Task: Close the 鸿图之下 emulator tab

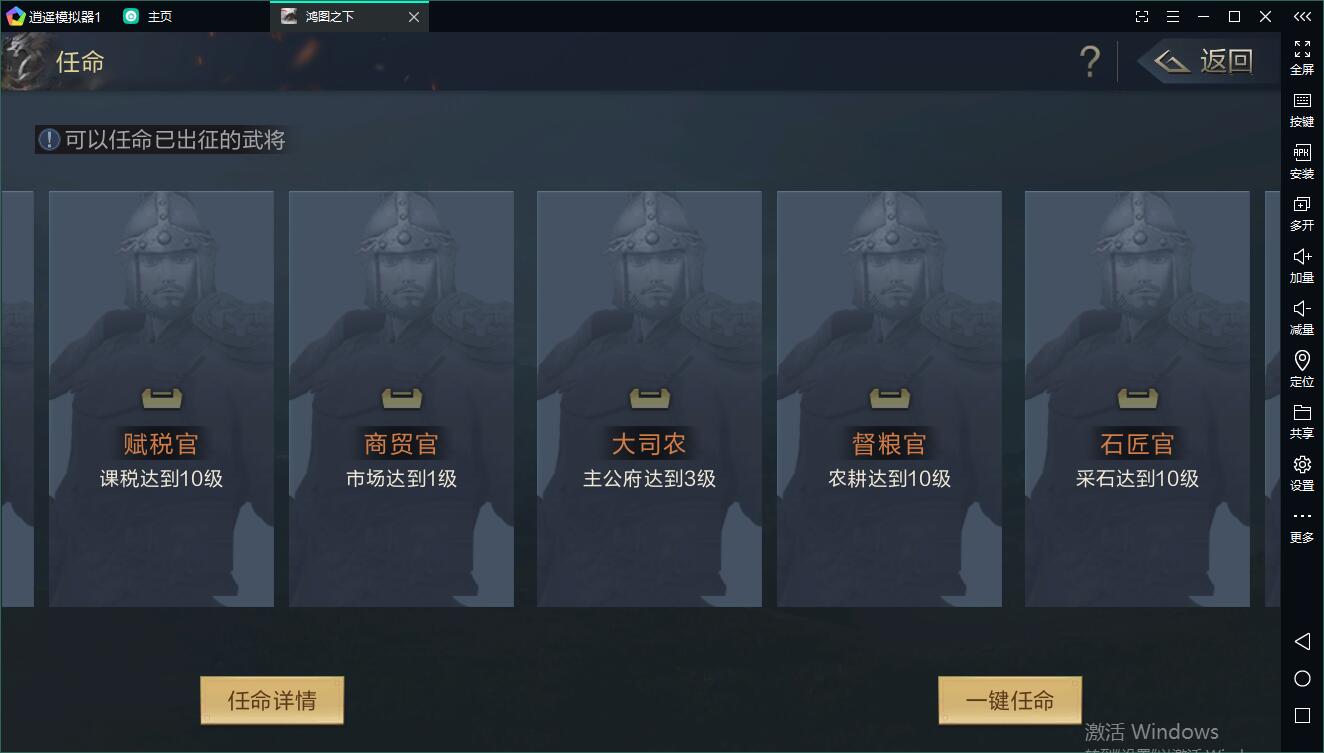Action: [414, 17]
